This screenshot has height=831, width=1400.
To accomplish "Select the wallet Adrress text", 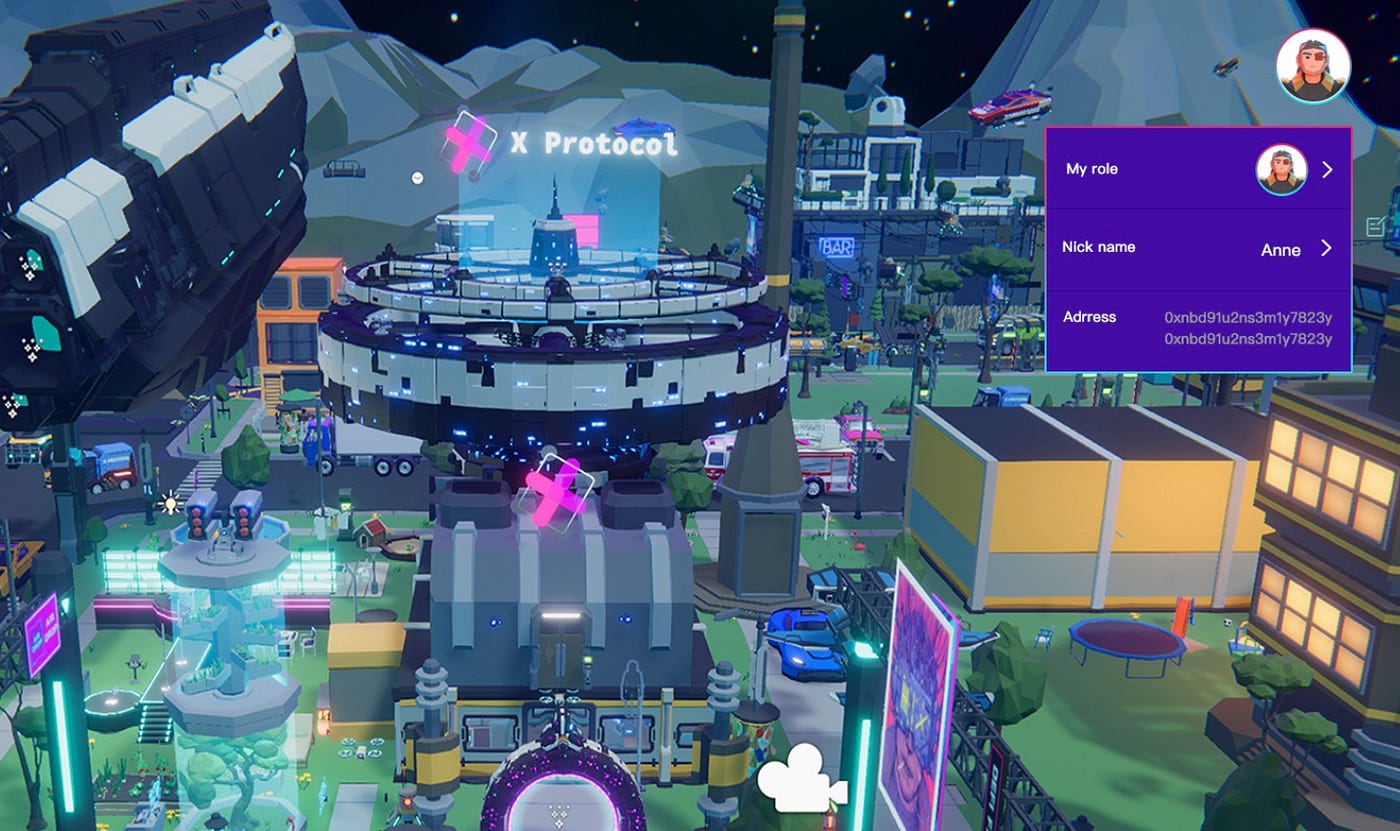I will 1247,328.
